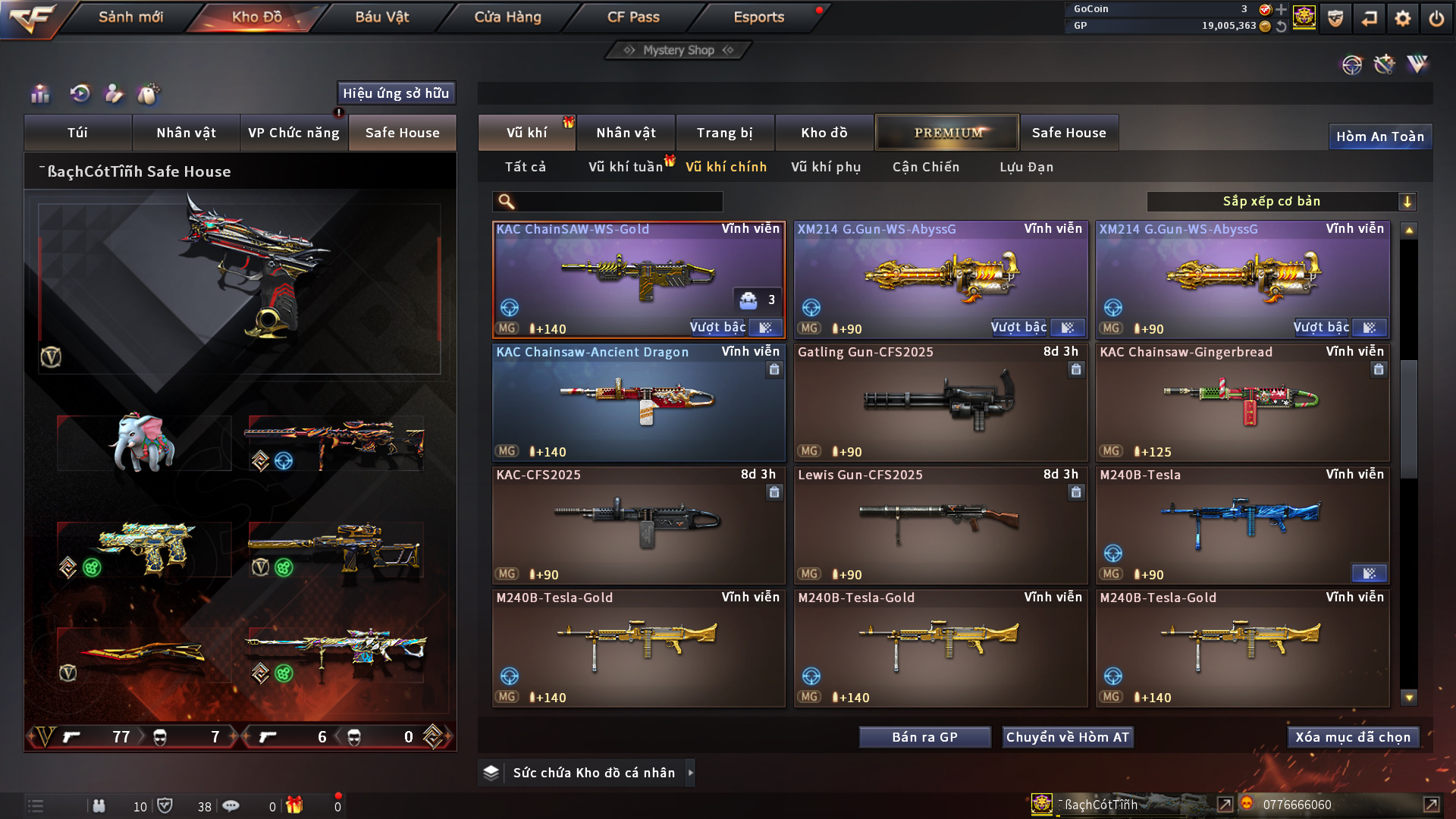The image size is (1456, 819).
Task: Choose the KAC Chainsaw-Gingerbread weapon
Action: tap(1242, 403)
